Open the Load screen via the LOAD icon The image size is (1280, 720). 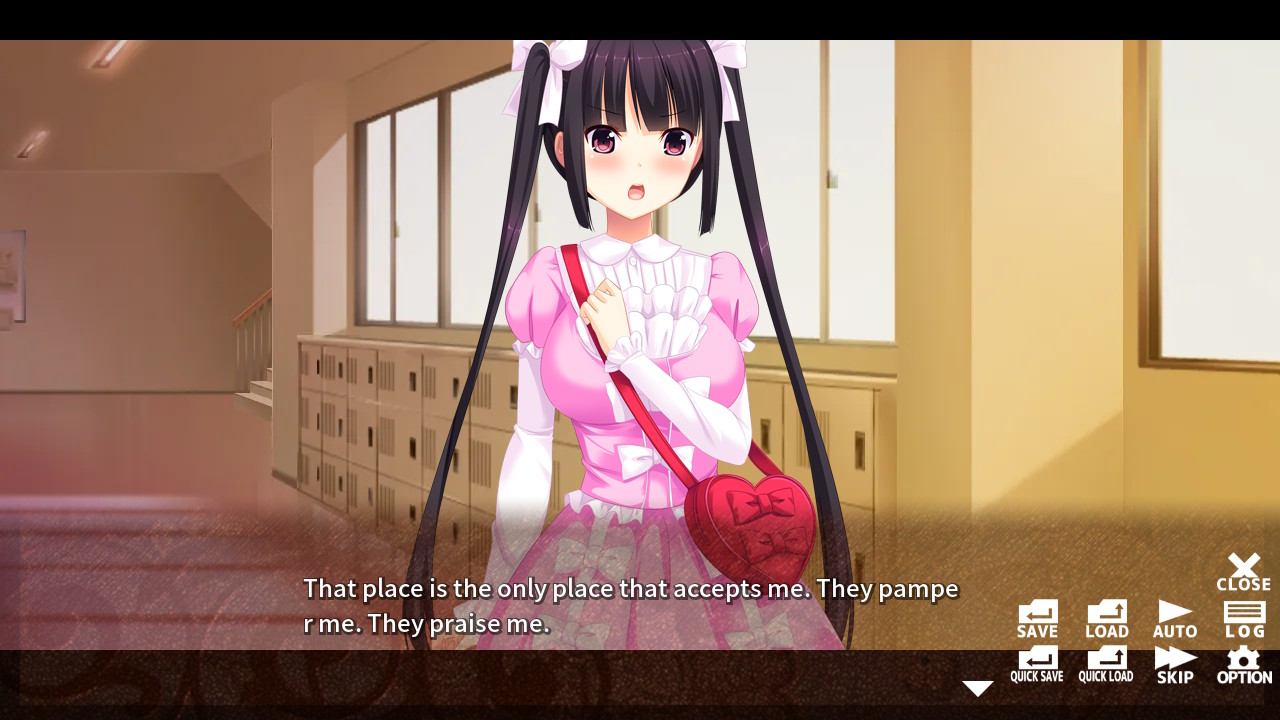pyautogui.click(x=1106, y=615)
